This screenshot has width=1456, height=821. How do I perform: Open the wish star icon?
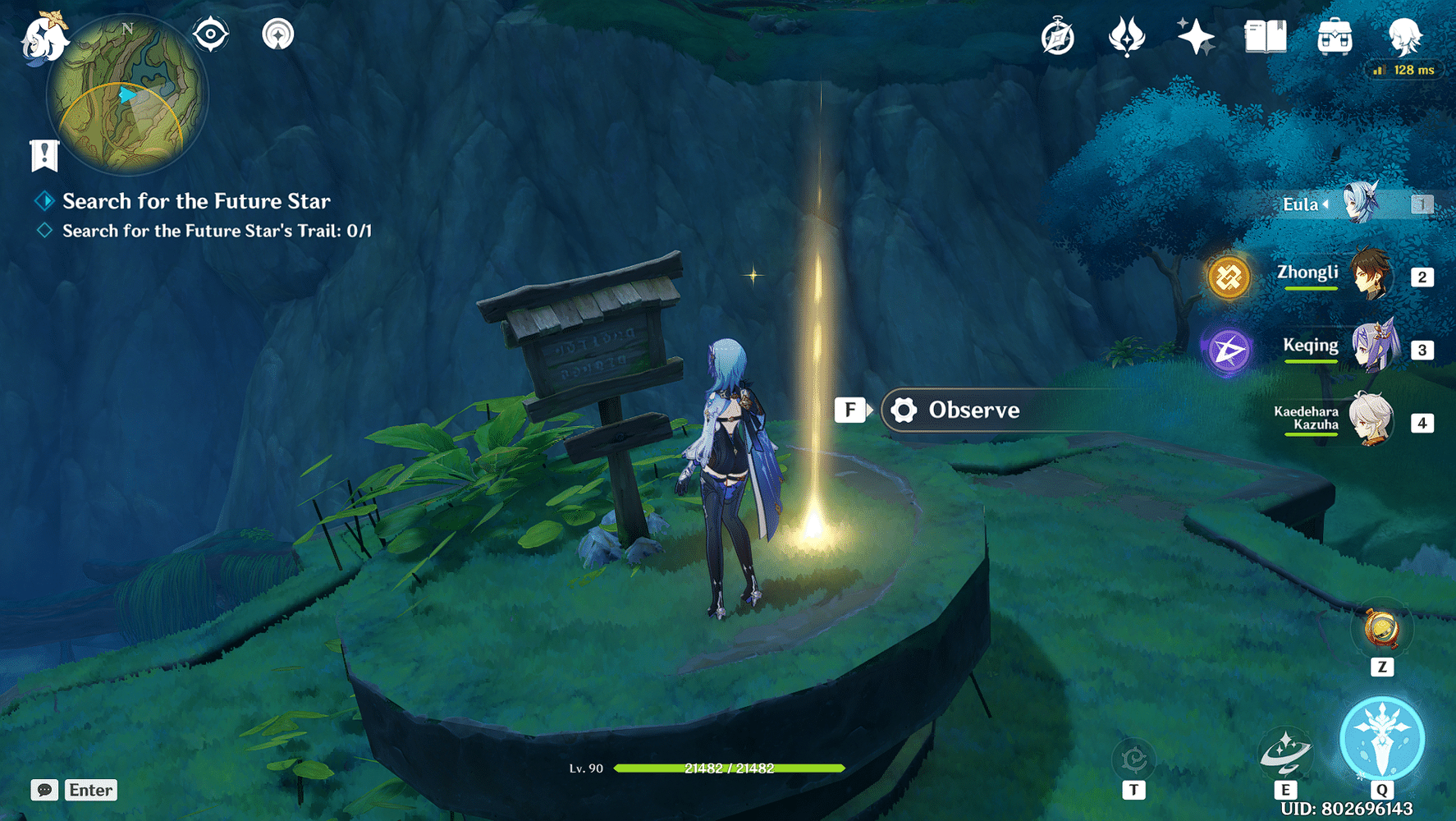point(1195,37)
